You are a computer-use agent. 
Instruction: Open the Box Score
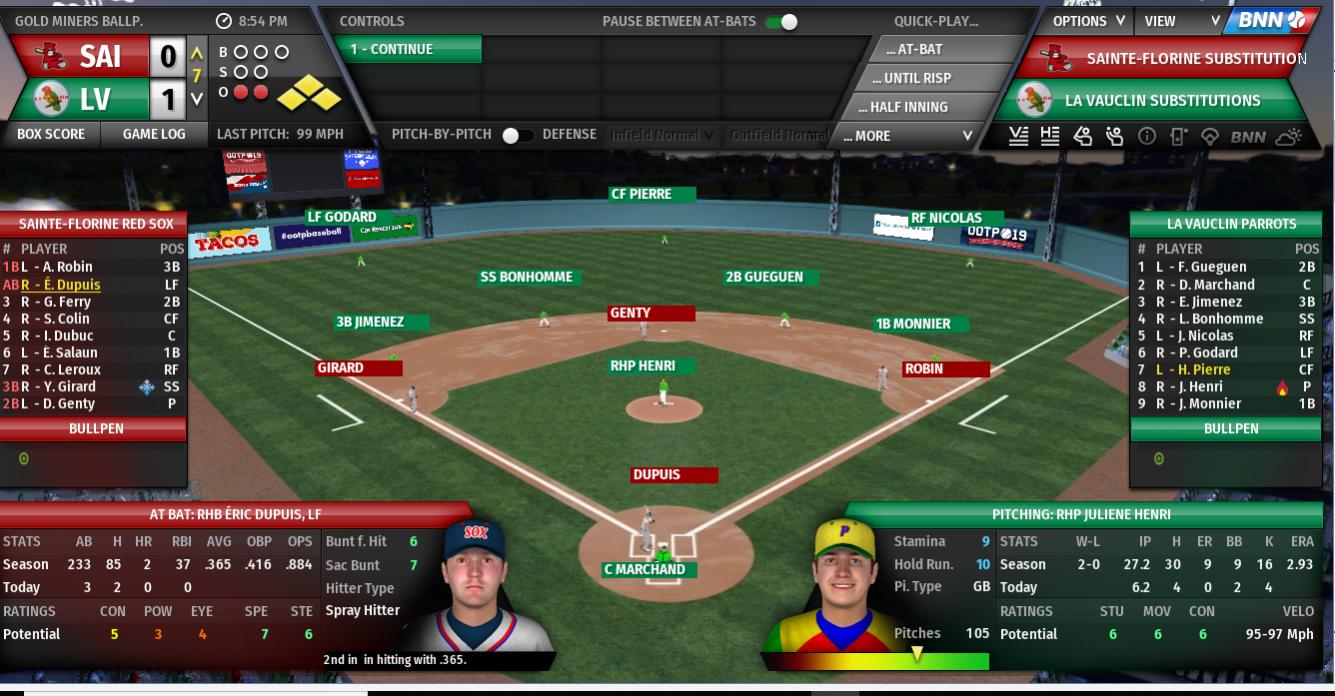tap(51, 134)
